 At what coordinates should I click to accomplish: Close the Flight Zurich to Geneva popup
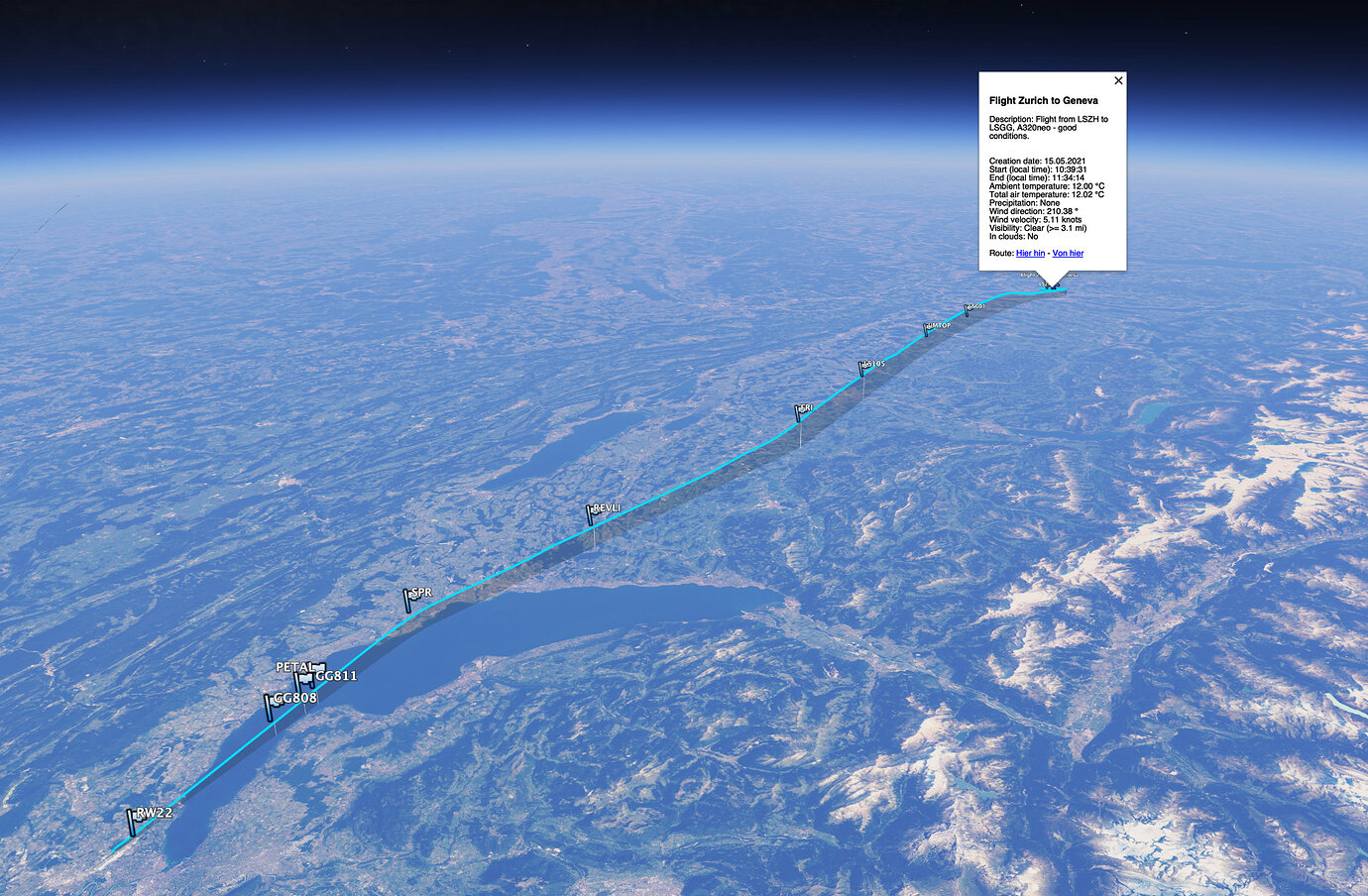click(x=1118, y=80)
